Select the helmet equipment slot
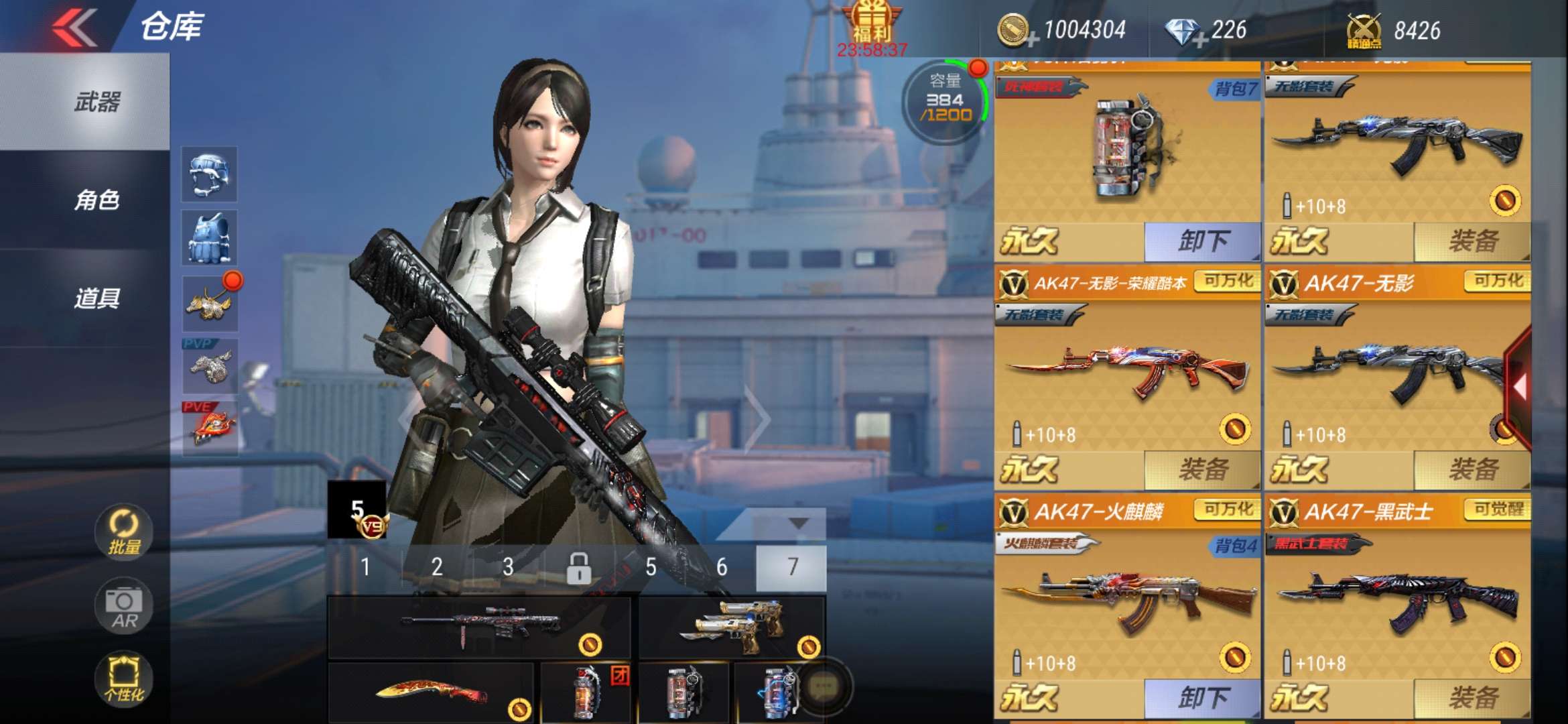 [209, 174]
